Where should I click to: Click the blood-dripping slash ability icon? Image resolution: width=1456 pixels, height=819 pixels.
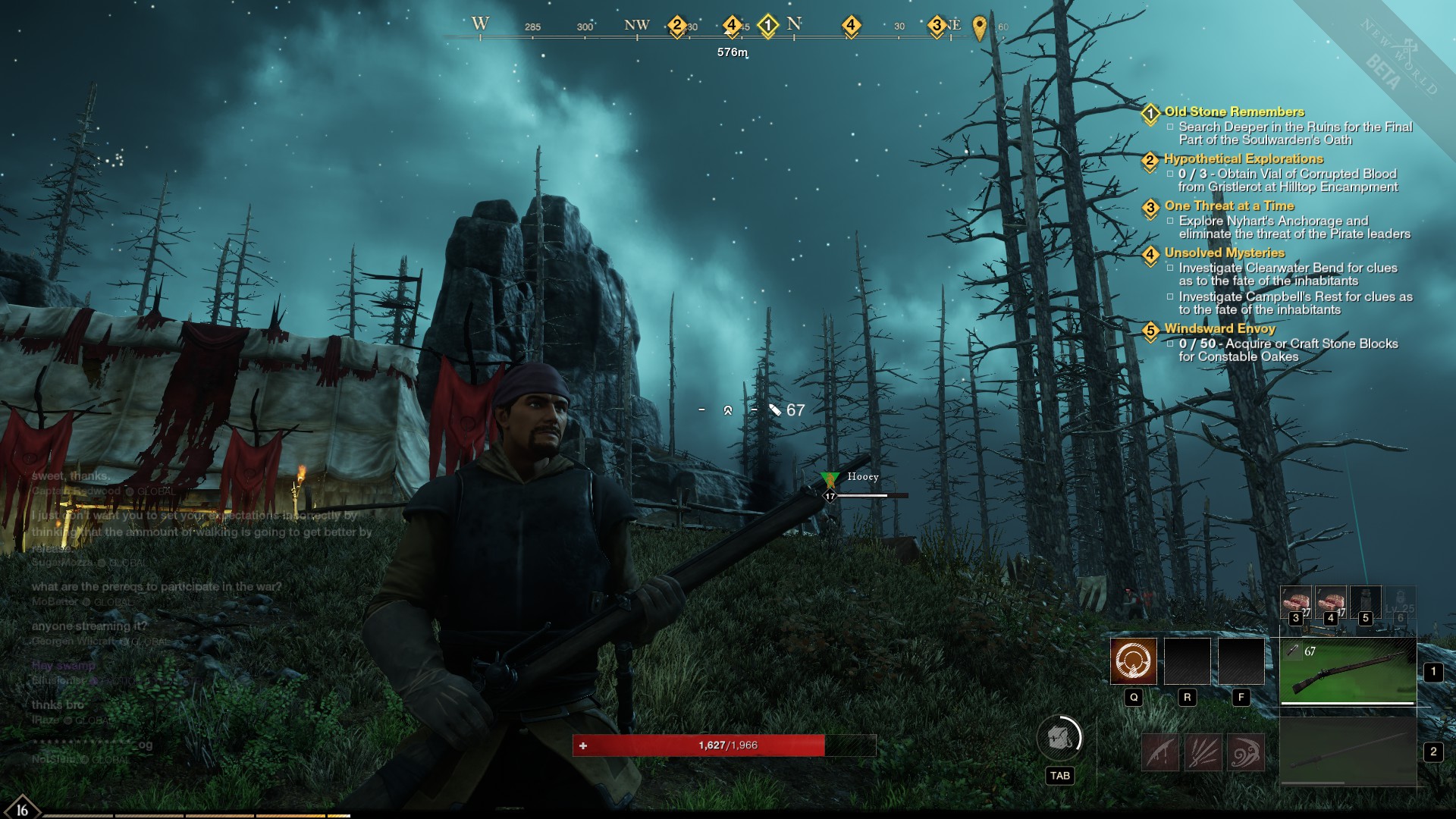pos(1160,752)
